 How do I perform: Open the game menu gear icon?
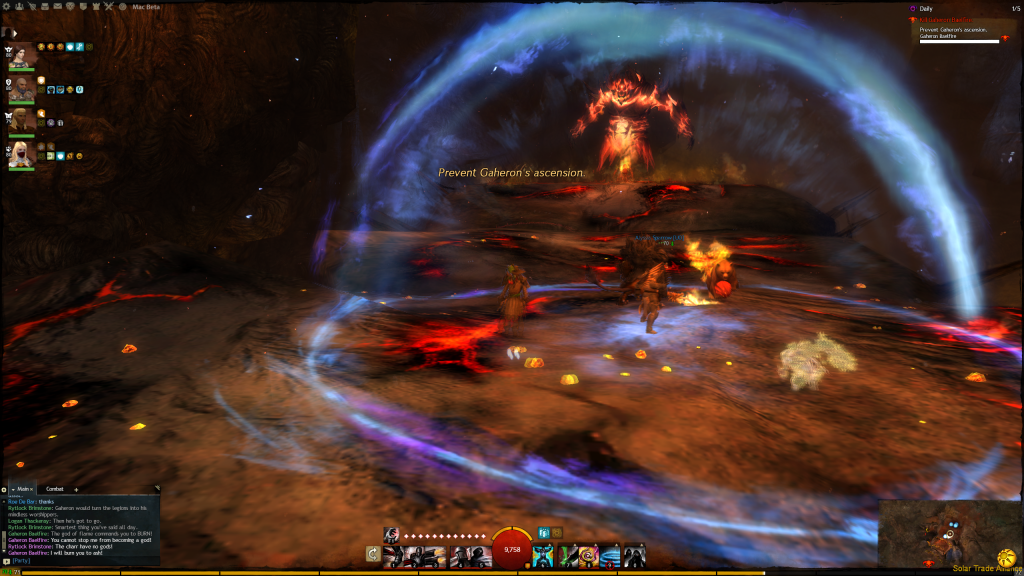[x=7, y=7]
